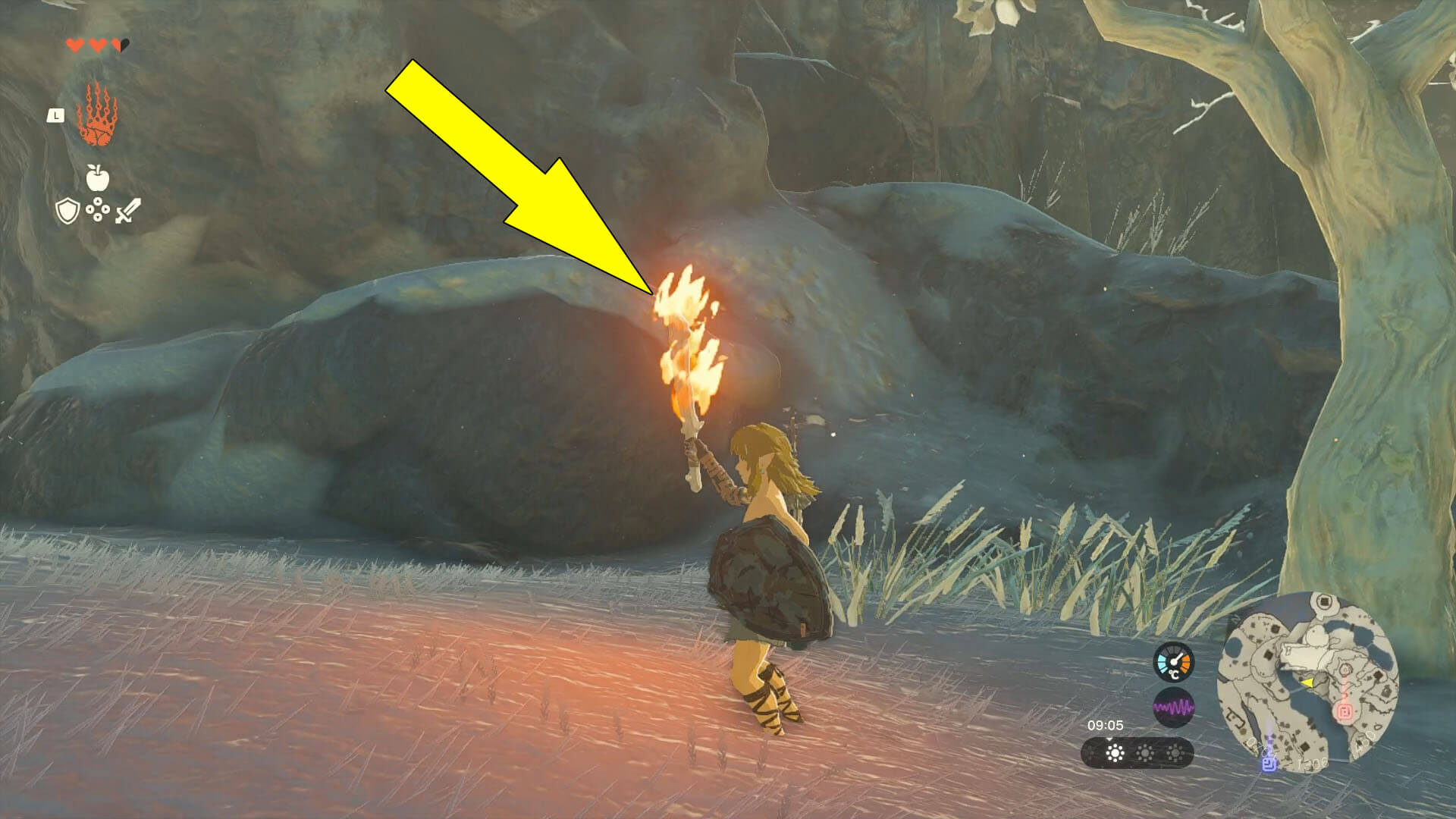Click the yellow player arrow on the minimap
The width and height of the screenshot is (1456, 819).
[1308, 683]
